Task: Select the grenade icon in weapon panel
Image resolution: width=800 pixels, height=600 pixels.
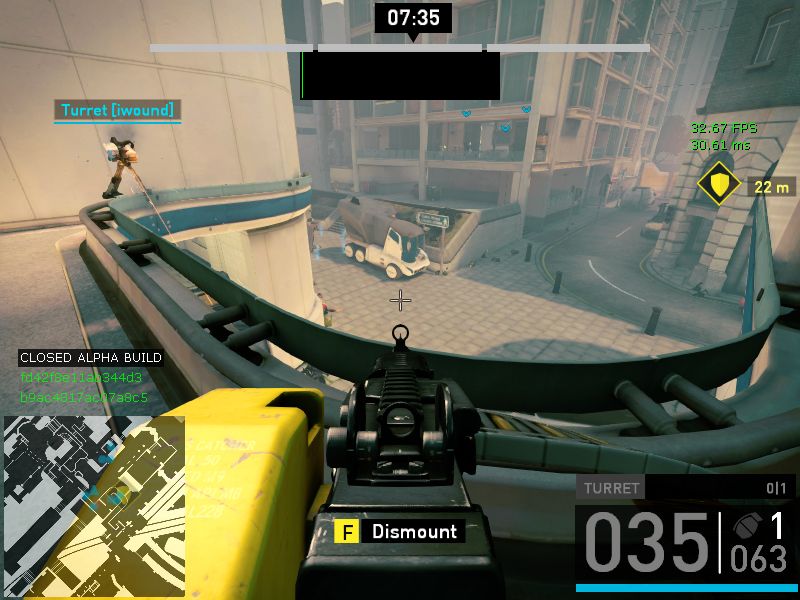Action: [745, 527]
